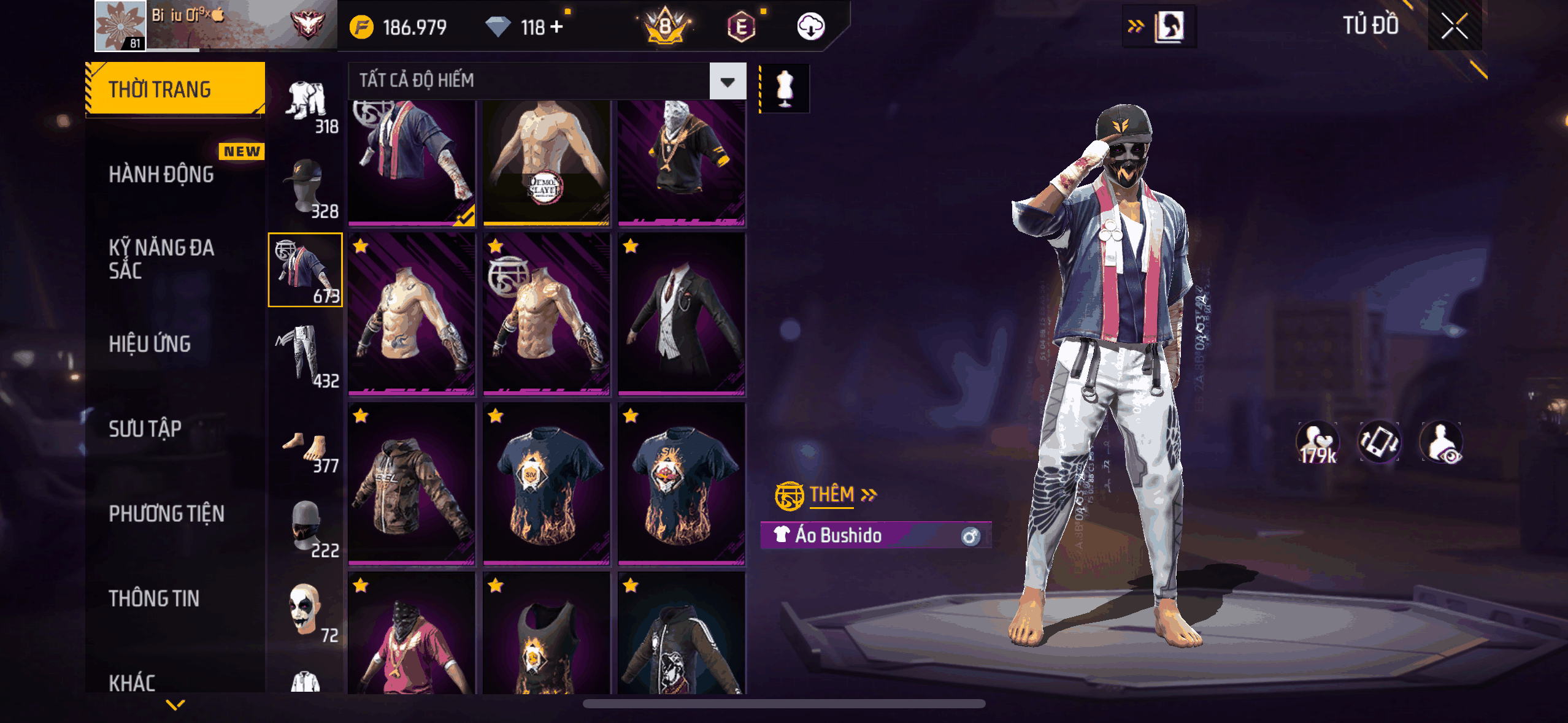This screenshot has height=723, width=1568.
Task: Equip the black suit jacket top
Action: coord(682,314)
